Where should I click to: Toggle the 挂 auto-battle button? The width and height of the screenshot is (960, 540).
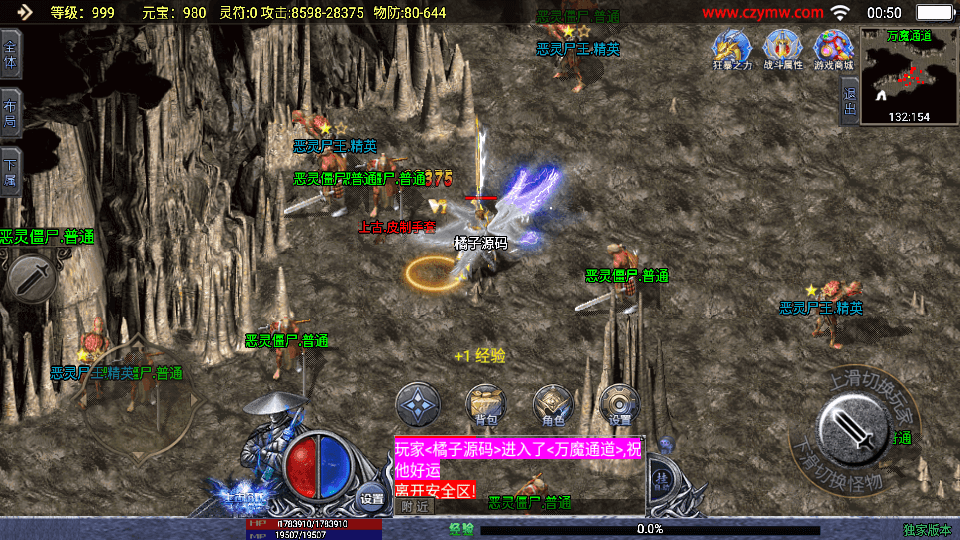(661, 478)
